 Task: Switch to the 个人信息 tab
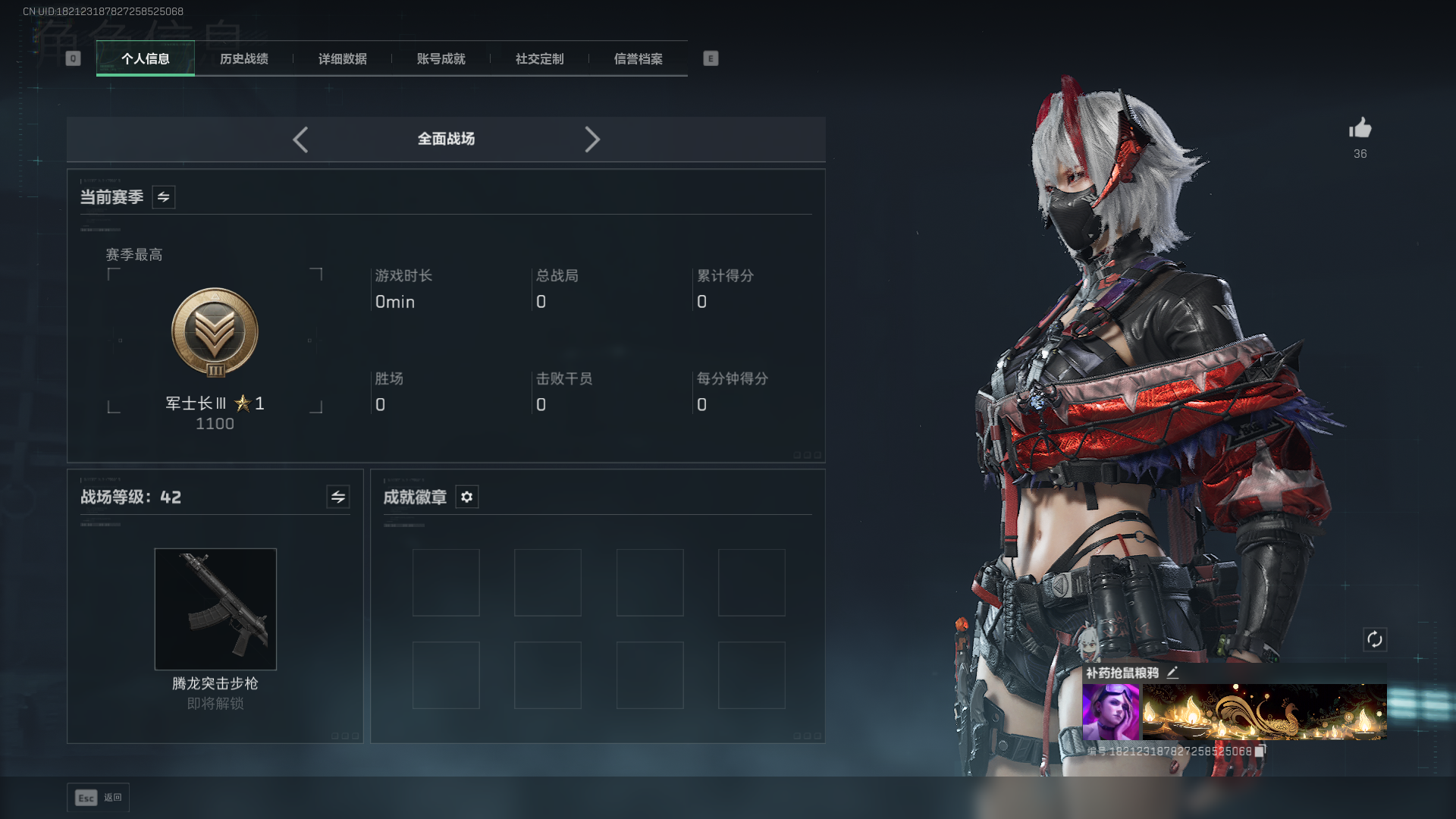(146, 59)
